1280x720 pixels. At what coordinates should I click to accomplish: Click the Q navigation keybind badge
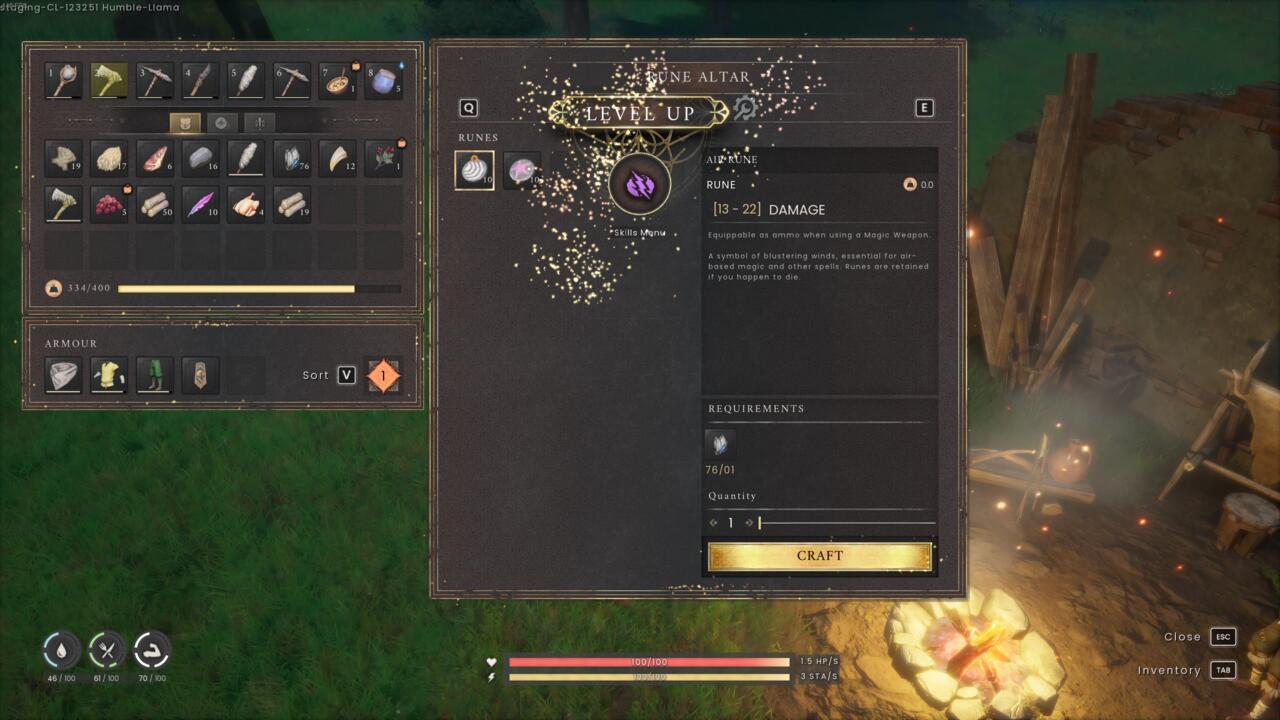point(466,107)
